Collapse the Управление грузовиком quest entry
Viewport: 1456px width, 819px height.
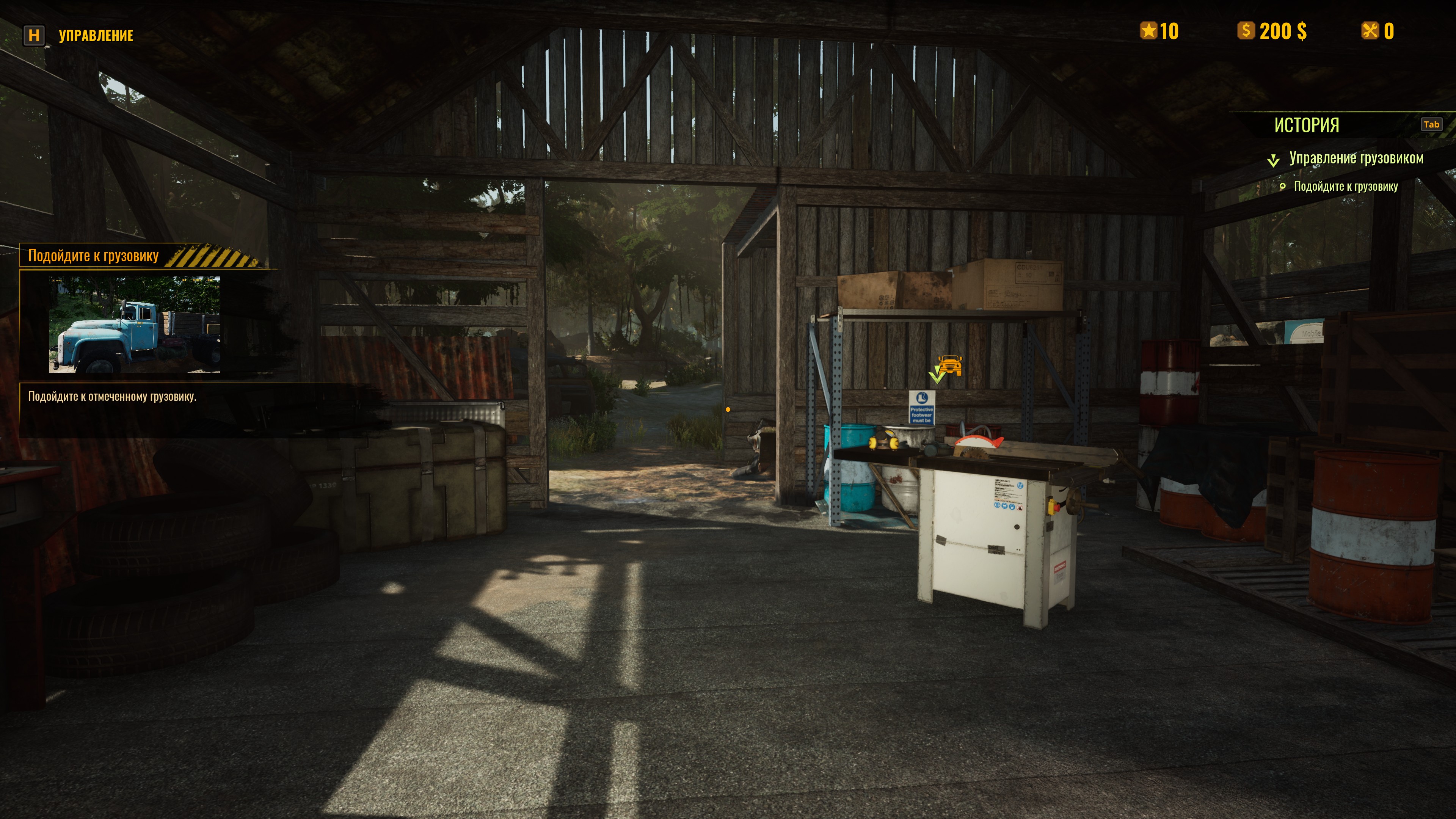[1273, 160]
